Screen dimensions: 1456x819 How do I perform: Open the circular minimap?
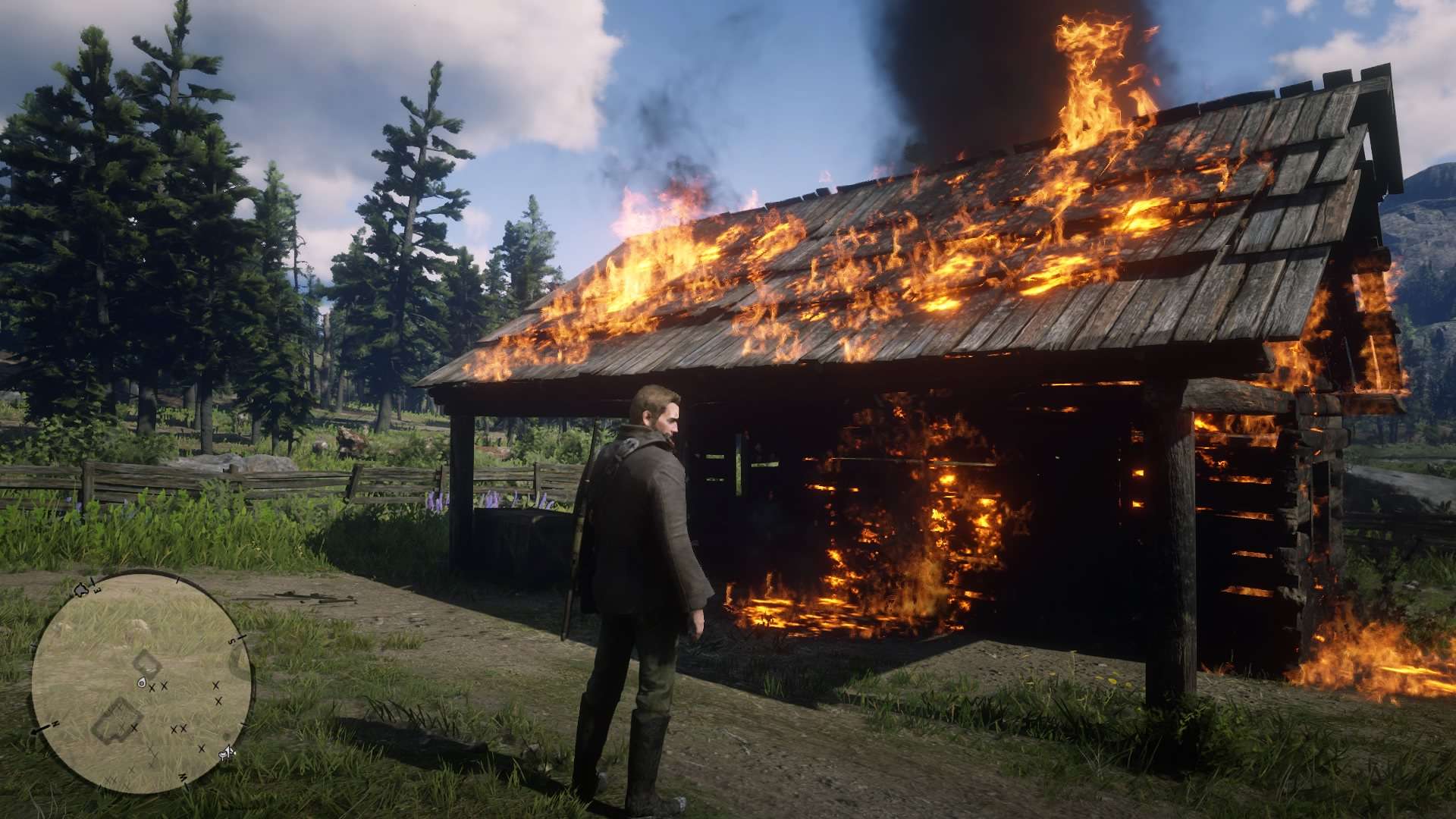point(143,682)
